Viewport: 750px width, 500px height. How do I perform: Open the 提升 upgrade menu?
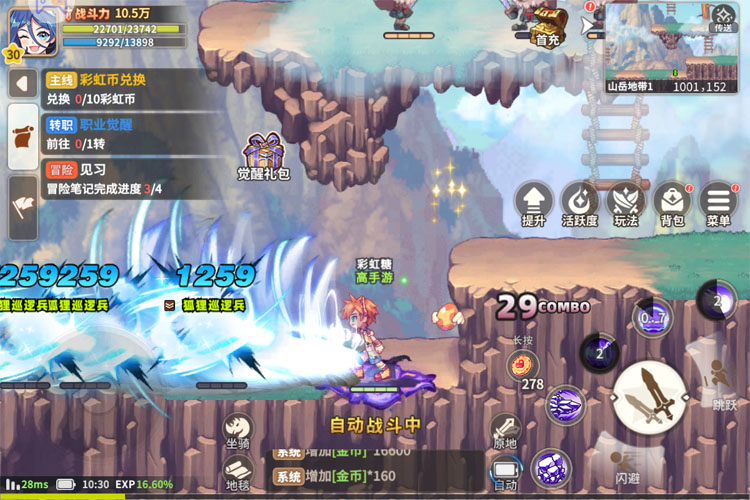pos(534,203)
